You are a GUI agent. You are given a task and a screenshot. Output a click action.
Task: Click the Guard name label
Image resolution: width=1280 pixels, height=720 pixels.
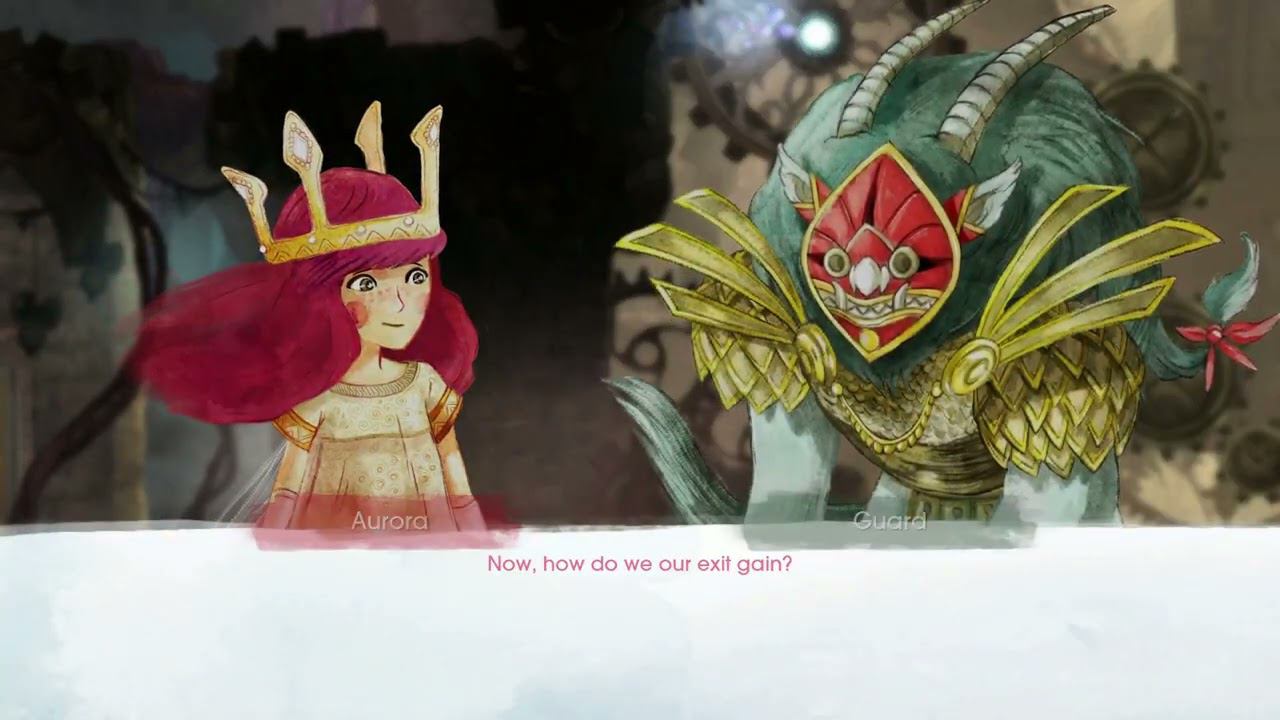click(x=888, y=519)
